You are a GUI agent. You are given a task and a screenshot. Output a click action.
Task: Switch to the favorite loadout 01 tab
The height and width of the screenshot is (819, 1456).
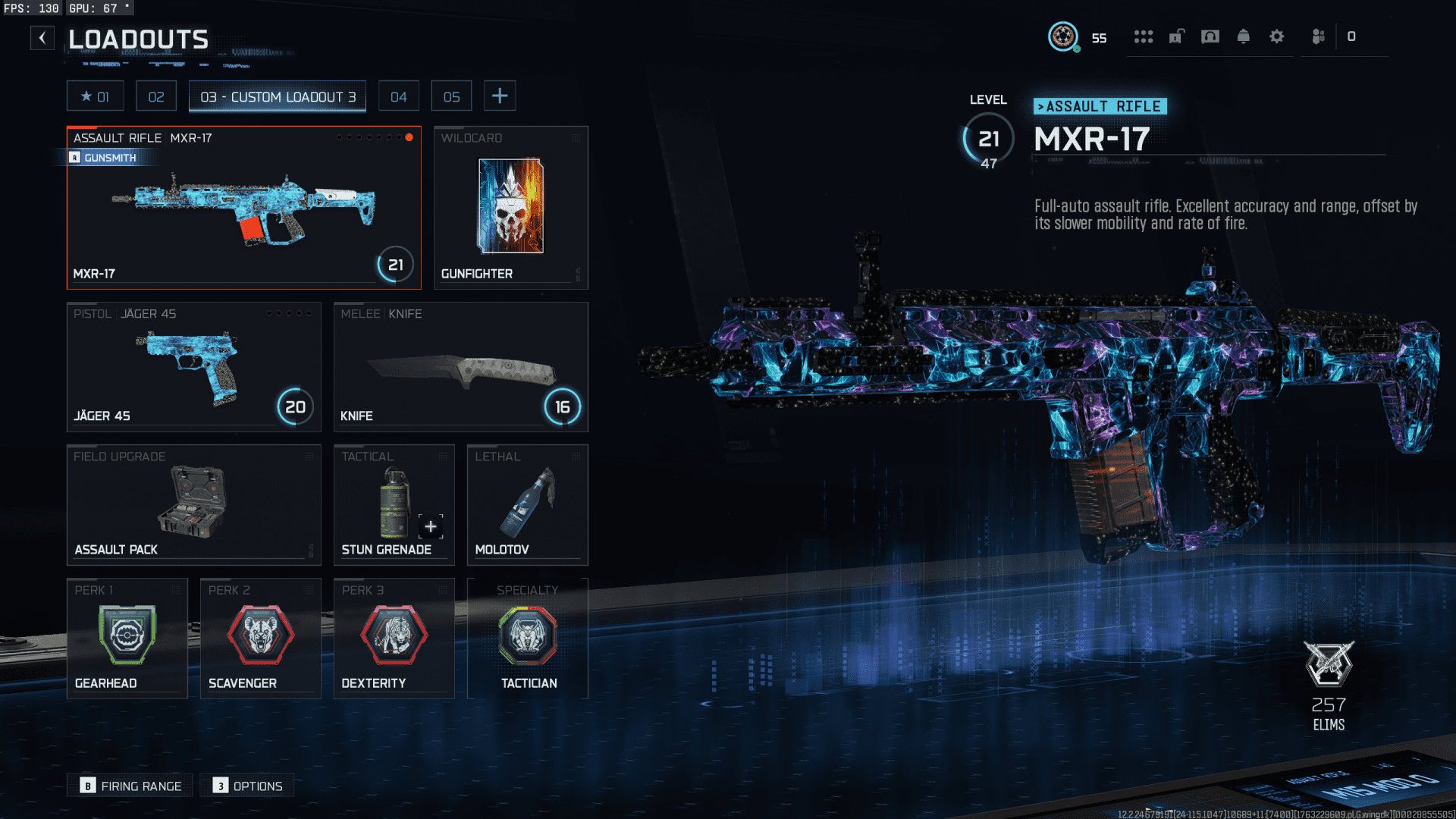[x=96, y=96]
